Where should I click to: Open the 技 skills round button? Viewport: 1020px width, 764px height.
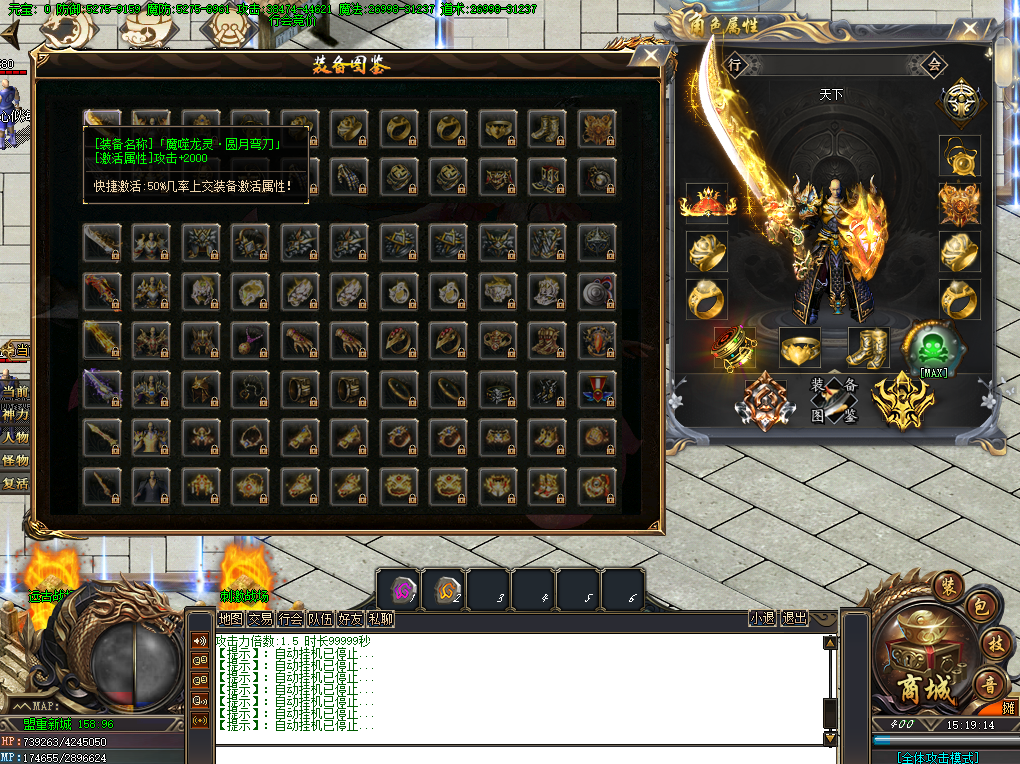coord(993,642)
